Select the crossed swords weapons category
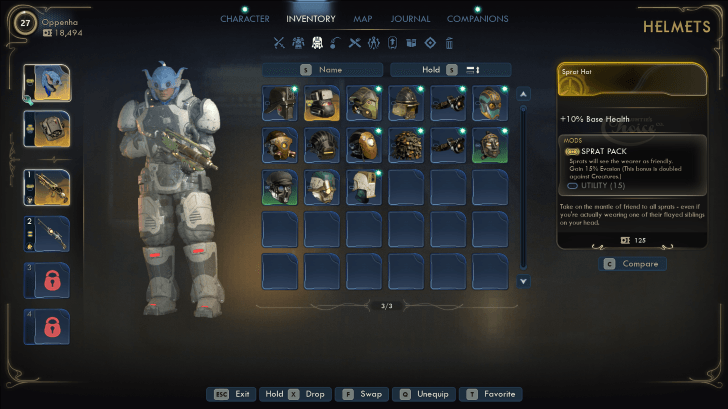The width and height of the screenshot is (728, 409). 279,43
